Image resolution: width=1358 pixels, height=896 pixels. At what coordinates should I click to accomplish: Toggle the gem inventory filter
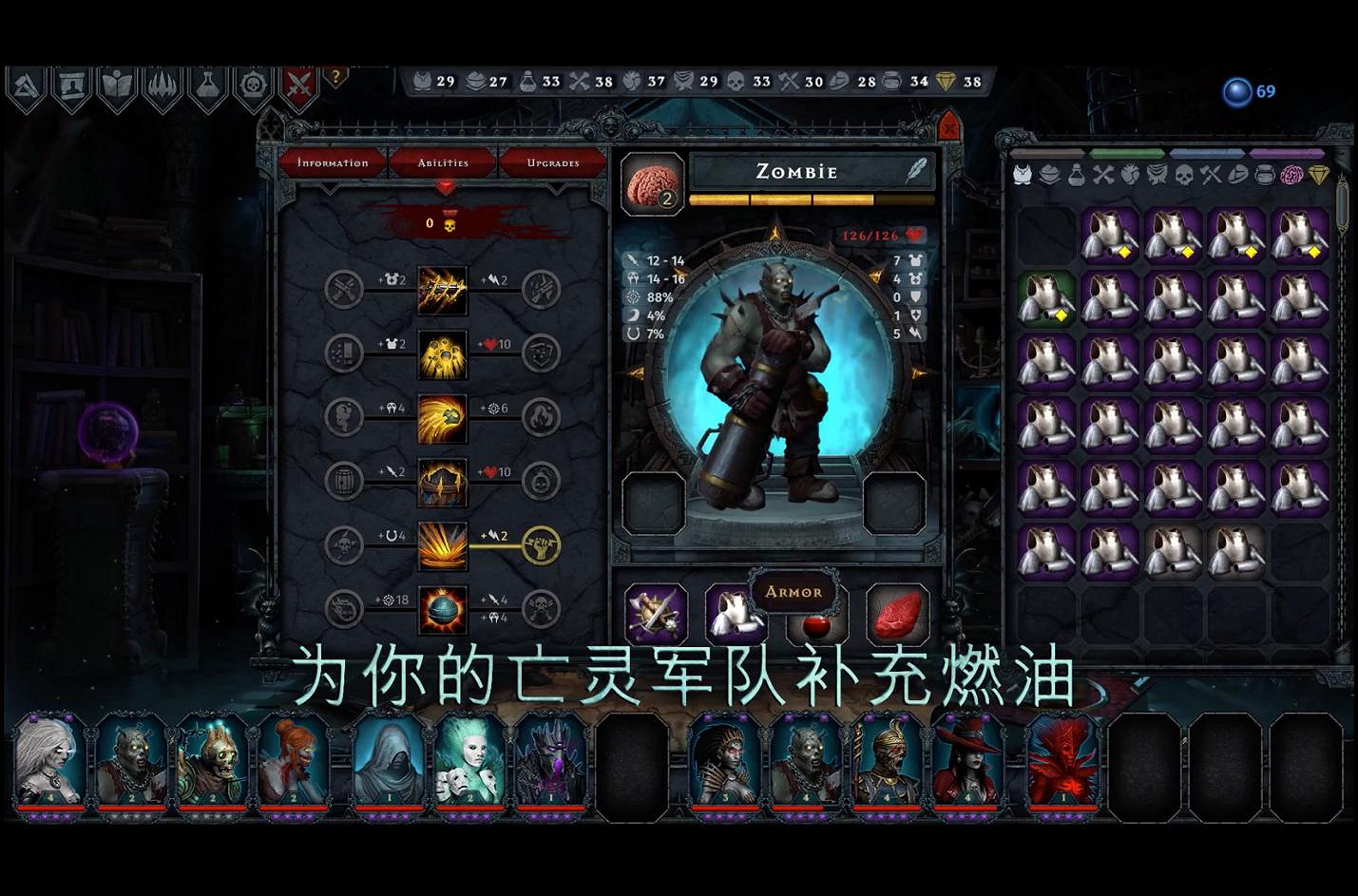(1319, 173)
